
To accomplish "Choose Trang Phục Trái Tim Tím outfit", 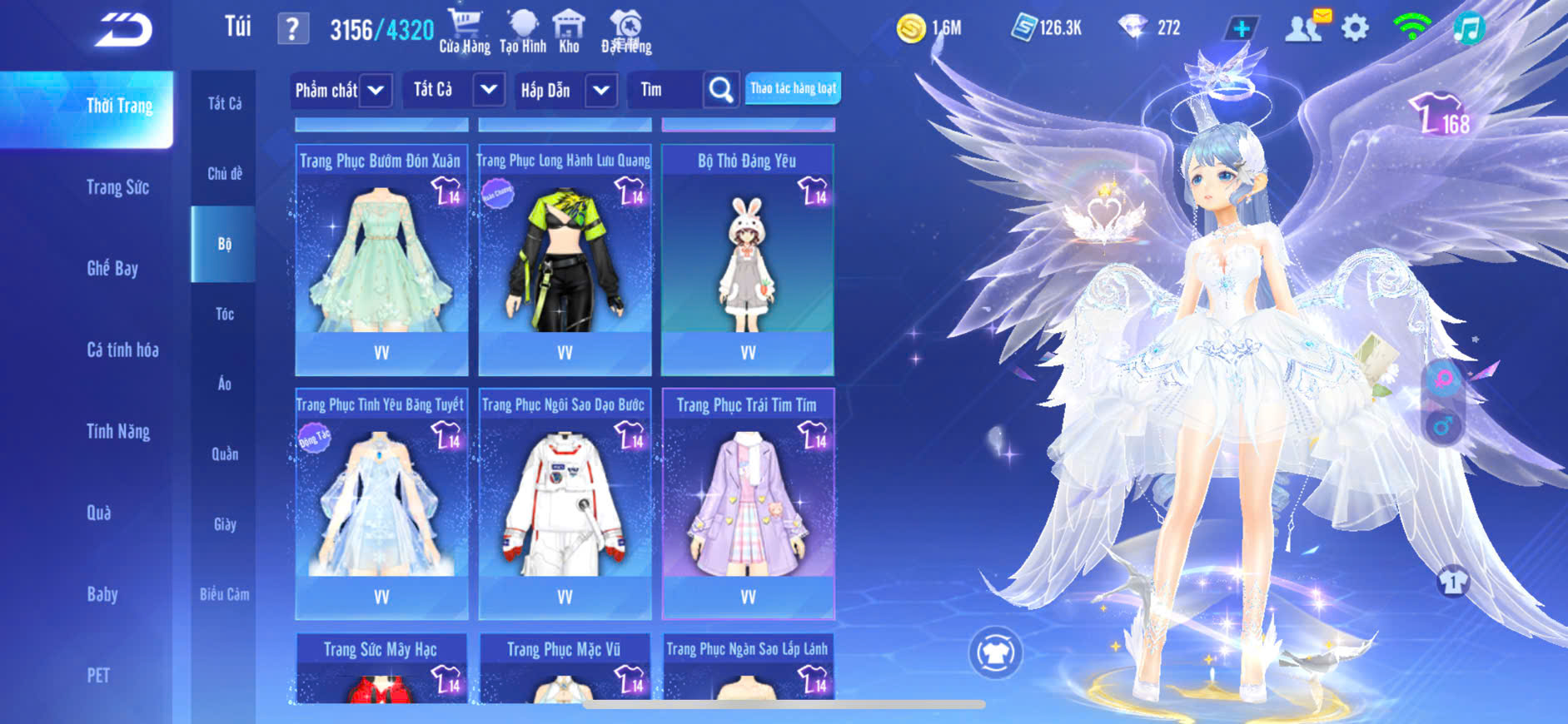I will [x=748, y=503].
